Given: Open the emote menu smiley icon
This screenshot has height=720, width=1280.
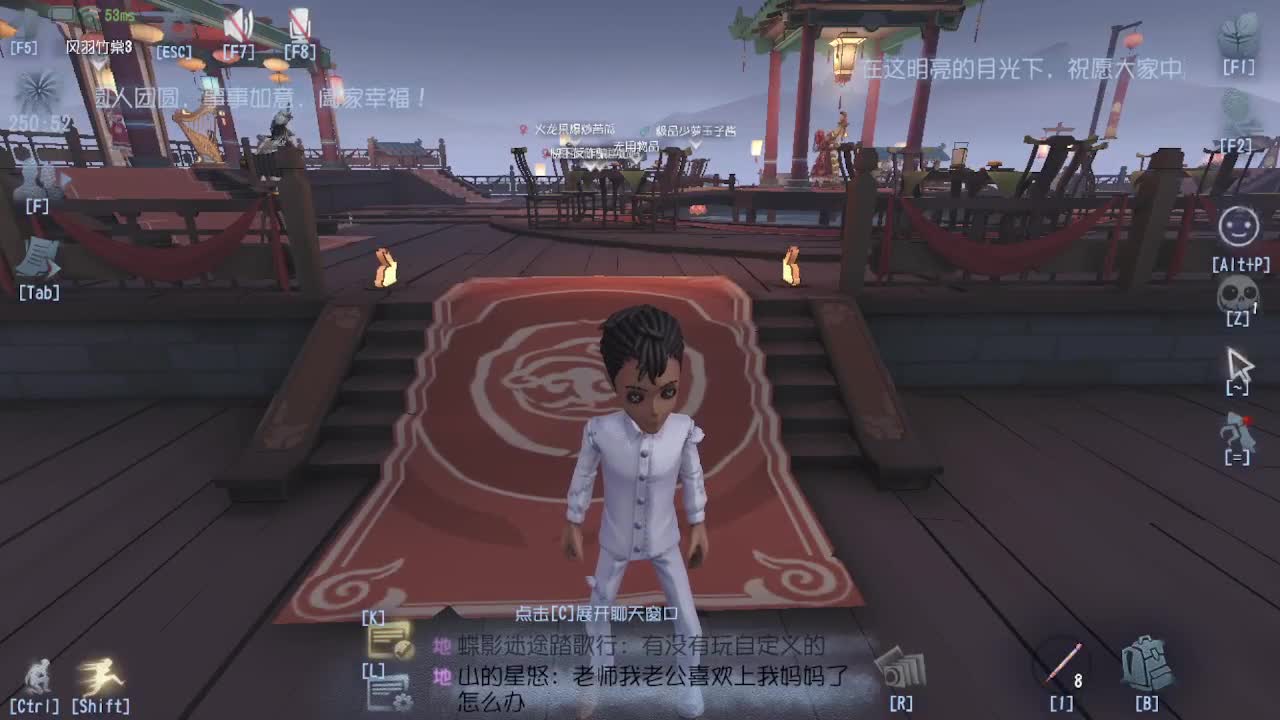Looking at the screenshot, I should [x=1237, y=228].
